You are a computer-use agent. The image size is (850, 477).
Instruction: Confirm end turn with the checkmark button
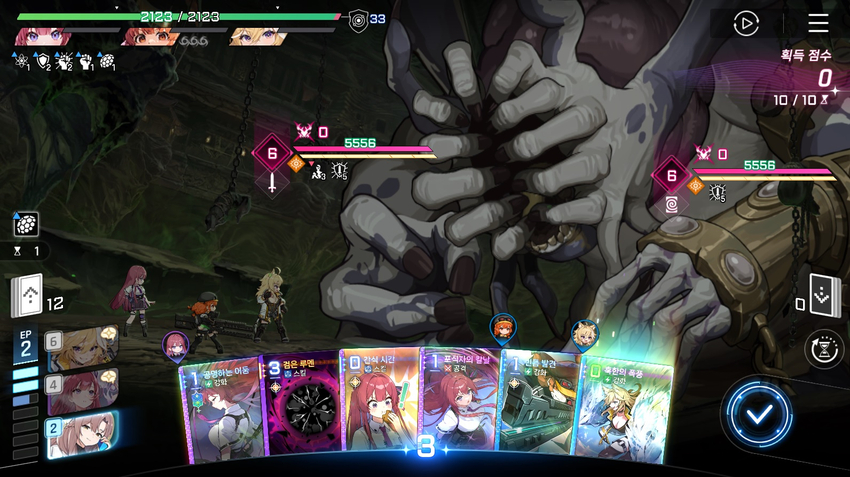pyautogui.click(x=760, y=413)
